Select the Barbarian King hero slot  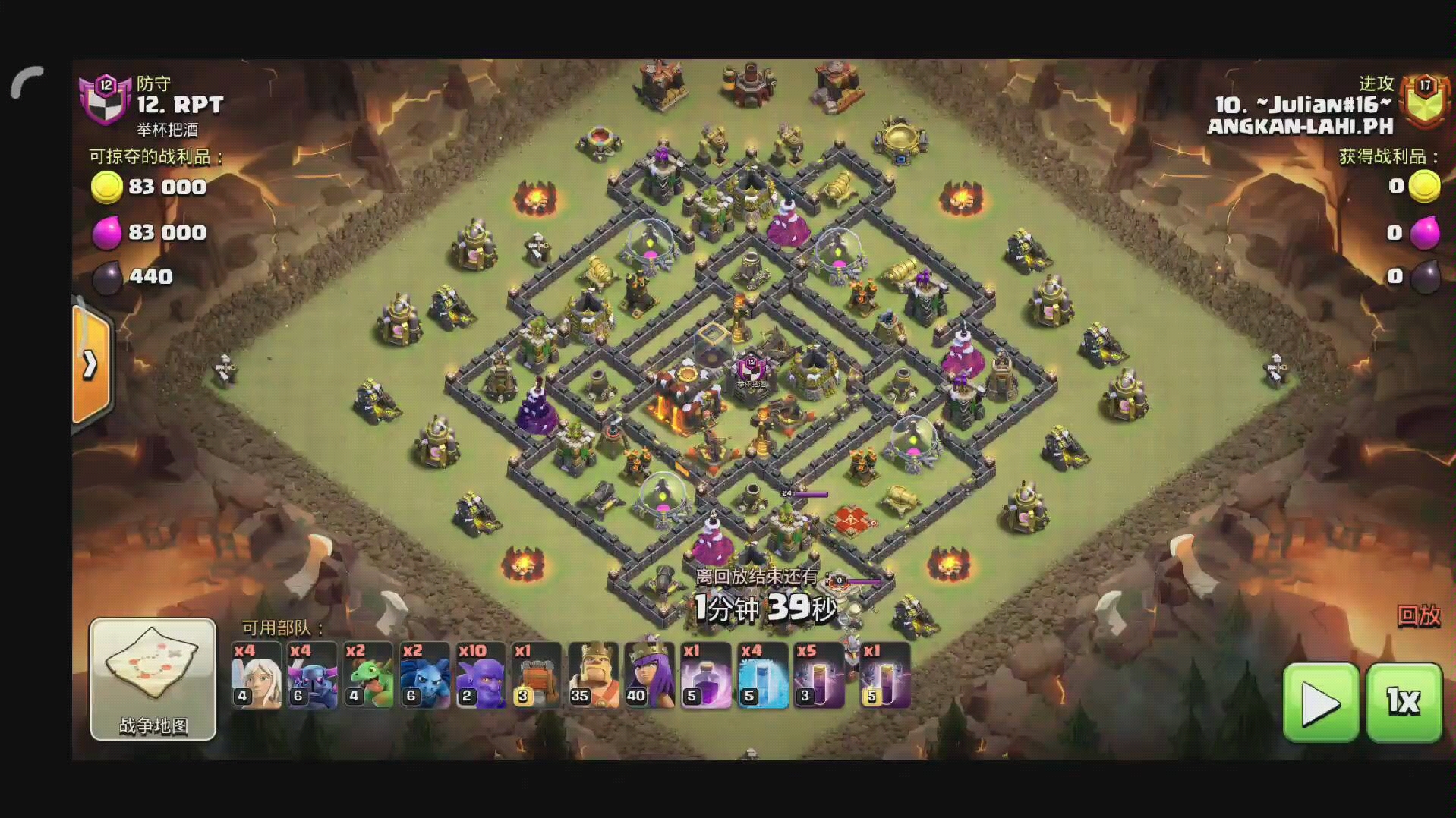[593, 675]
